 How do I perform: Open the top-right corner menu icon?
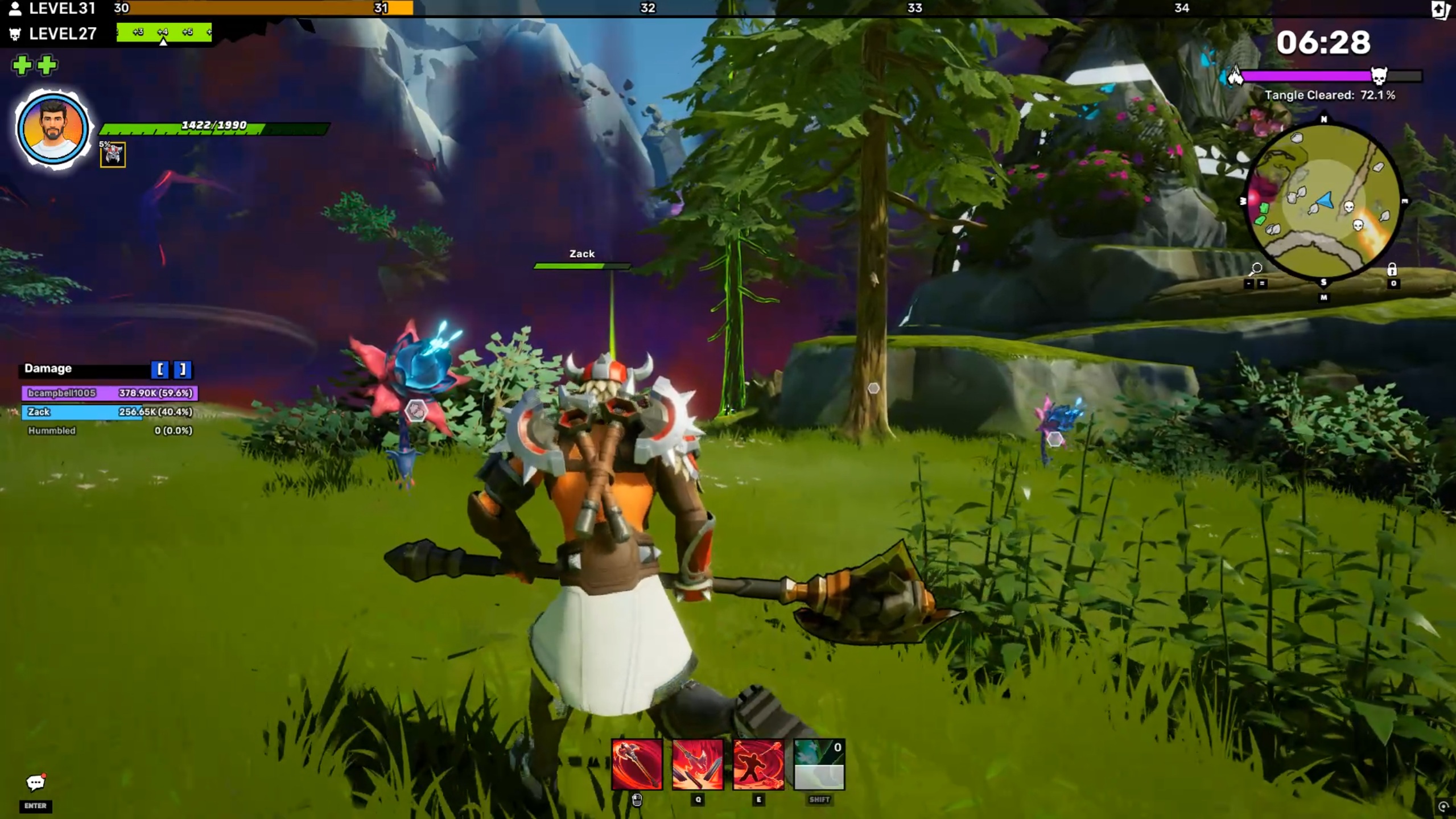pos(1440,10)
